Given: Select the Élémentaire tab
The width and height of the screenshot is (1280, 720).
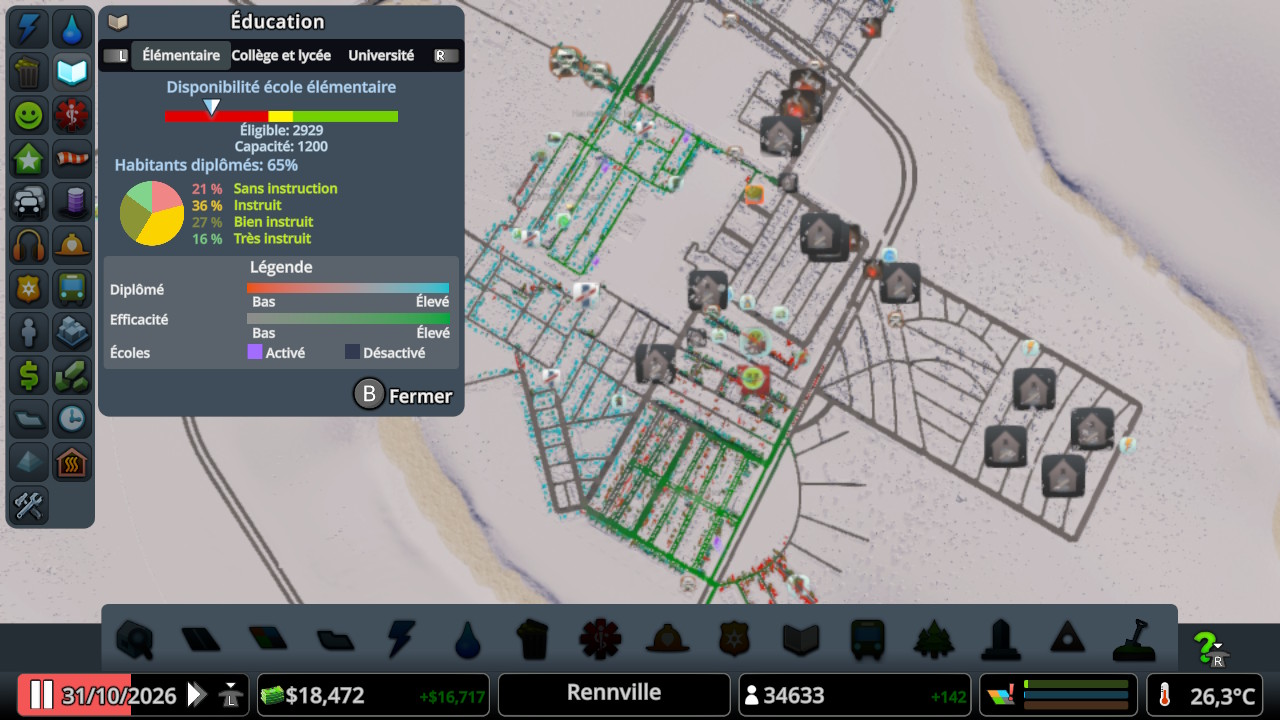Looking at the screenshot, I should point(181,56).
